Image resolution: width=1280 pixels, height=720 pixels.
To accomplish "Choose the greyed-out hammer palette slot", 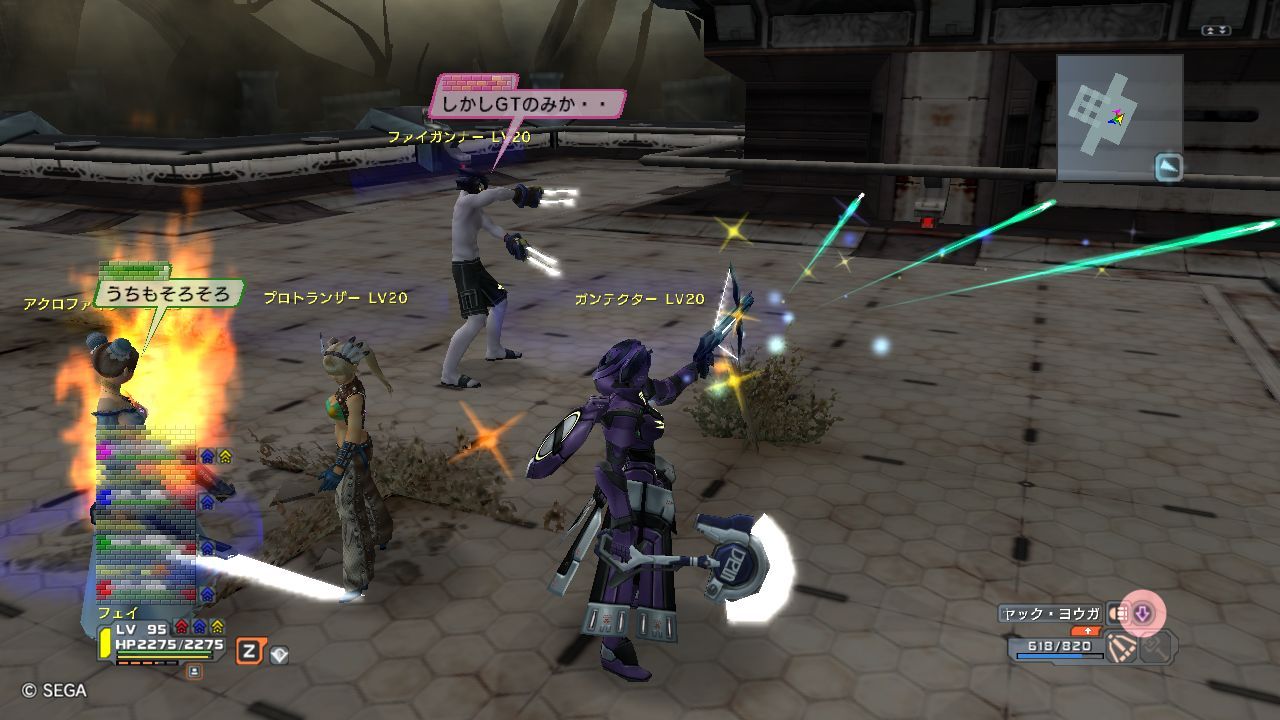I will 1156,649.
